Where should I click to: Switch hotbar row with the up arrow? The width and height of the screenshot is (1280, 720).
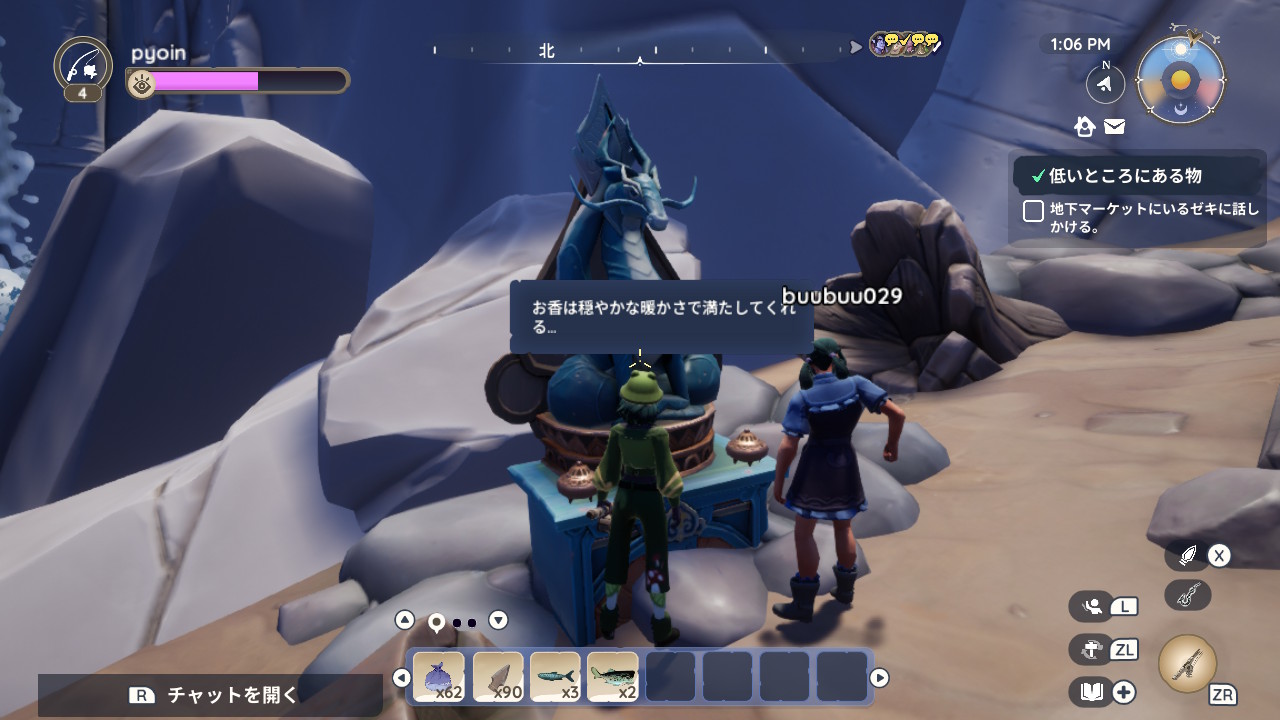pyautogui.click(x=404, y=620)
